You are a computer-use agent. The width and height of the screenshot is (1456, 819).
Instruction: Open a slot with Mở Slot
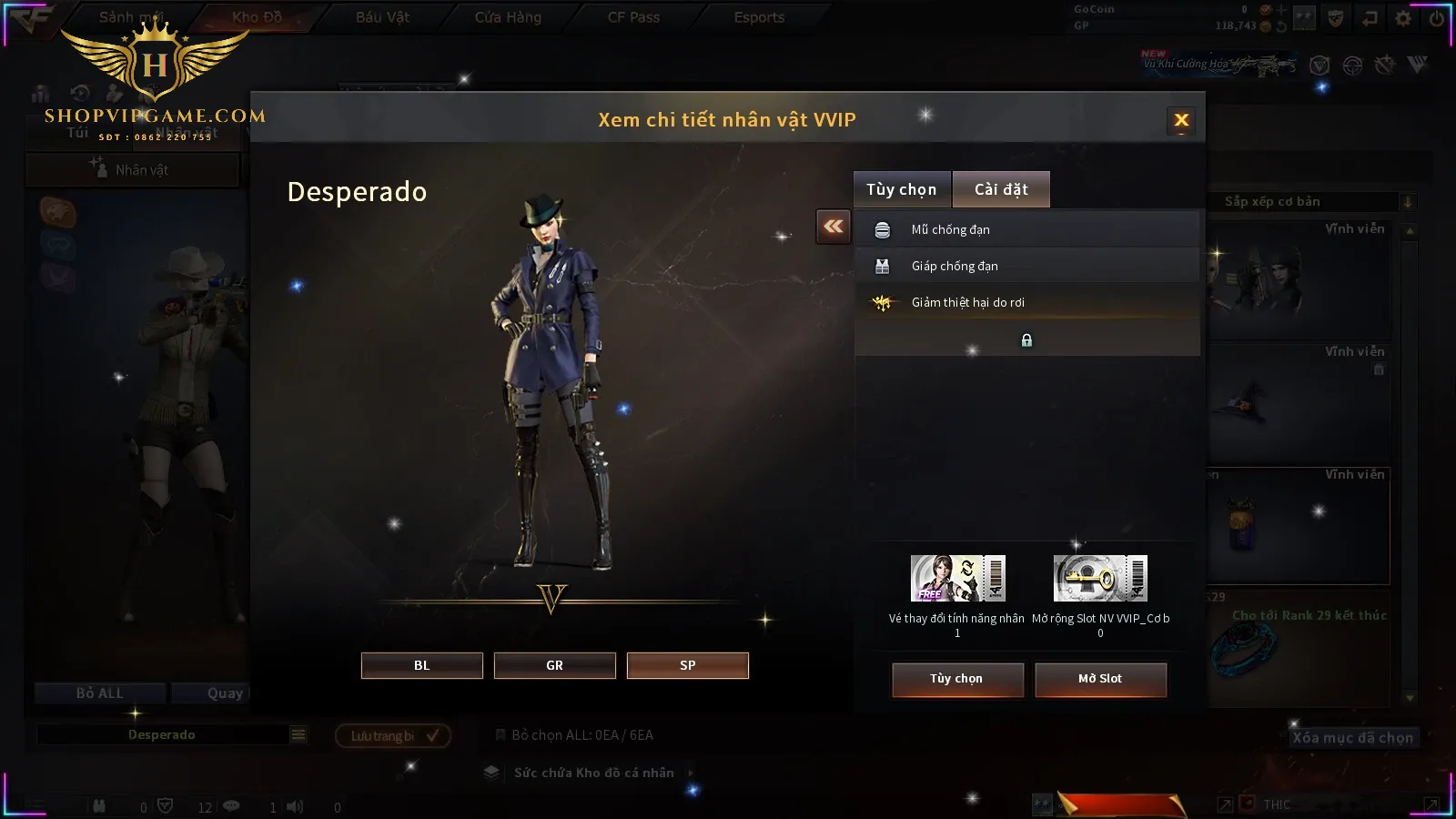coord(1100,679)
